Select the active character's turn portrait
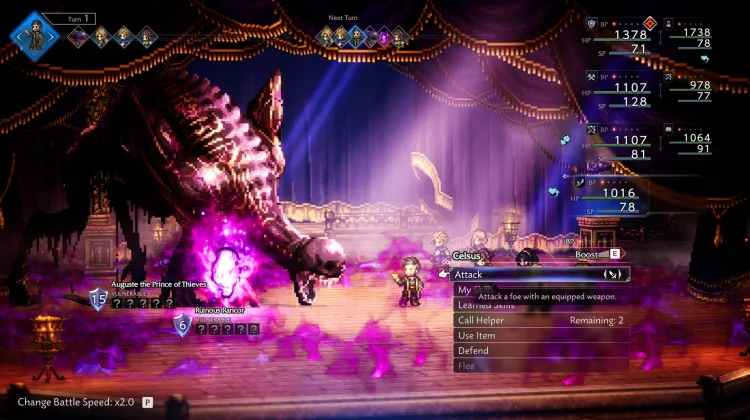This screenshot has width=750, height=420. pyautogui.click(x=34, y=35)
